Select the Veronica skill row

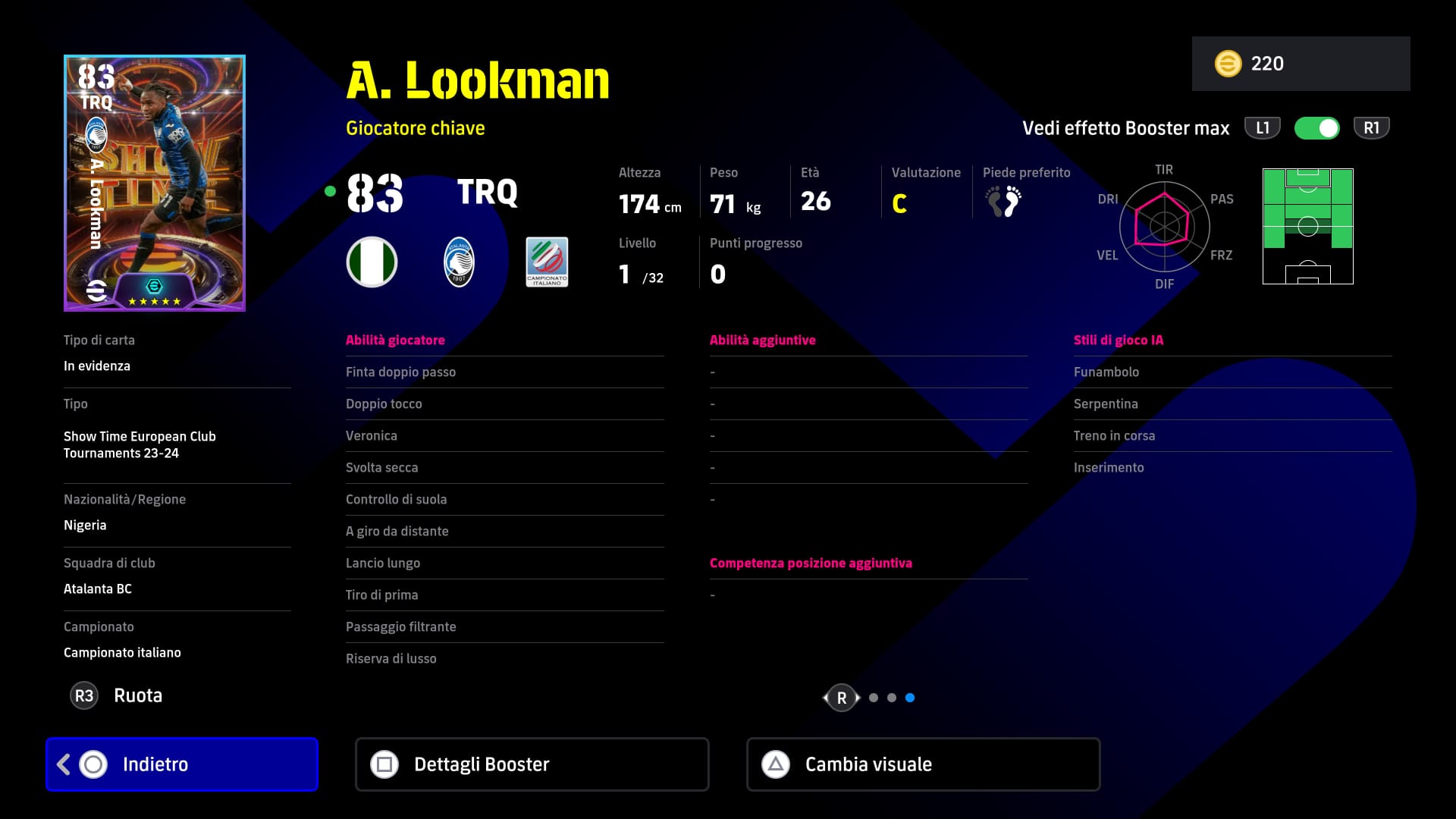pyautogui.click(x=504, y=436)
